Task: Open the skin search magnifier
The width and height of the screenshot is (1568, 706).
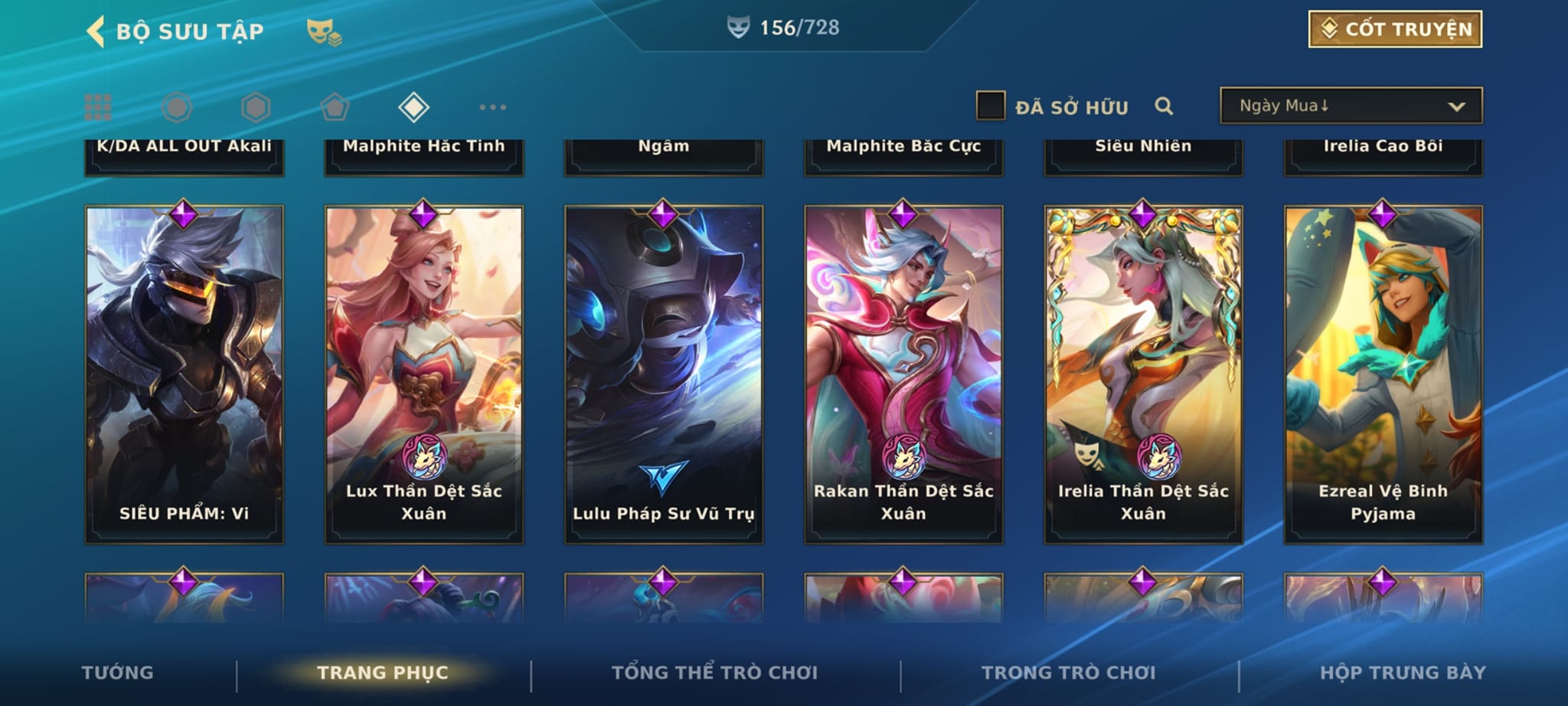Action: click(1164, 106)
